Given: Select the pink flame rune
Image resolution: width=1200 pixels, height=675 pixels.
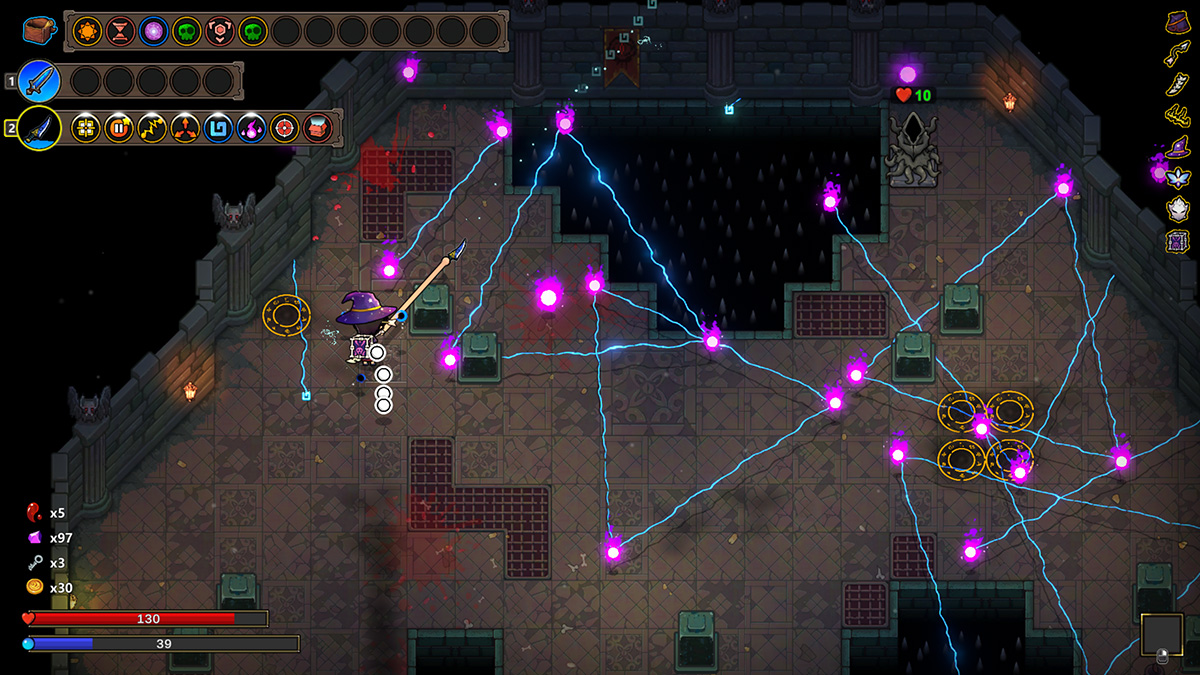Looking at the screenshot, I should (x=251, y=128).
